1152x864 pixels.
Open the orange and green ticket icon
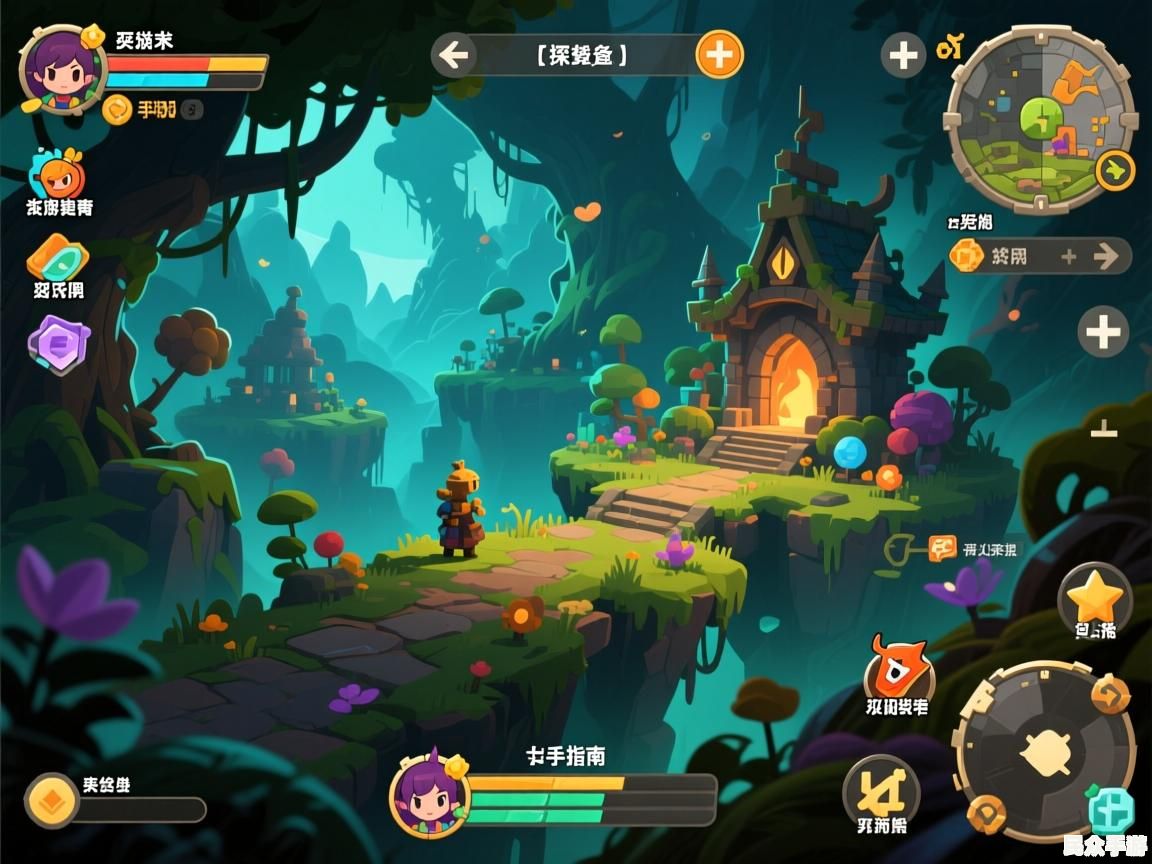57,259
